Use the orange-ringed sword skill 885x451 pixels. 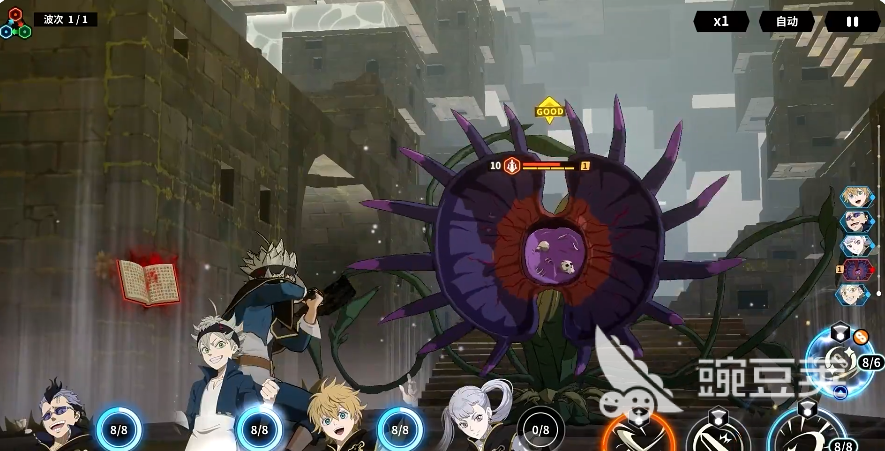point(637,436)
